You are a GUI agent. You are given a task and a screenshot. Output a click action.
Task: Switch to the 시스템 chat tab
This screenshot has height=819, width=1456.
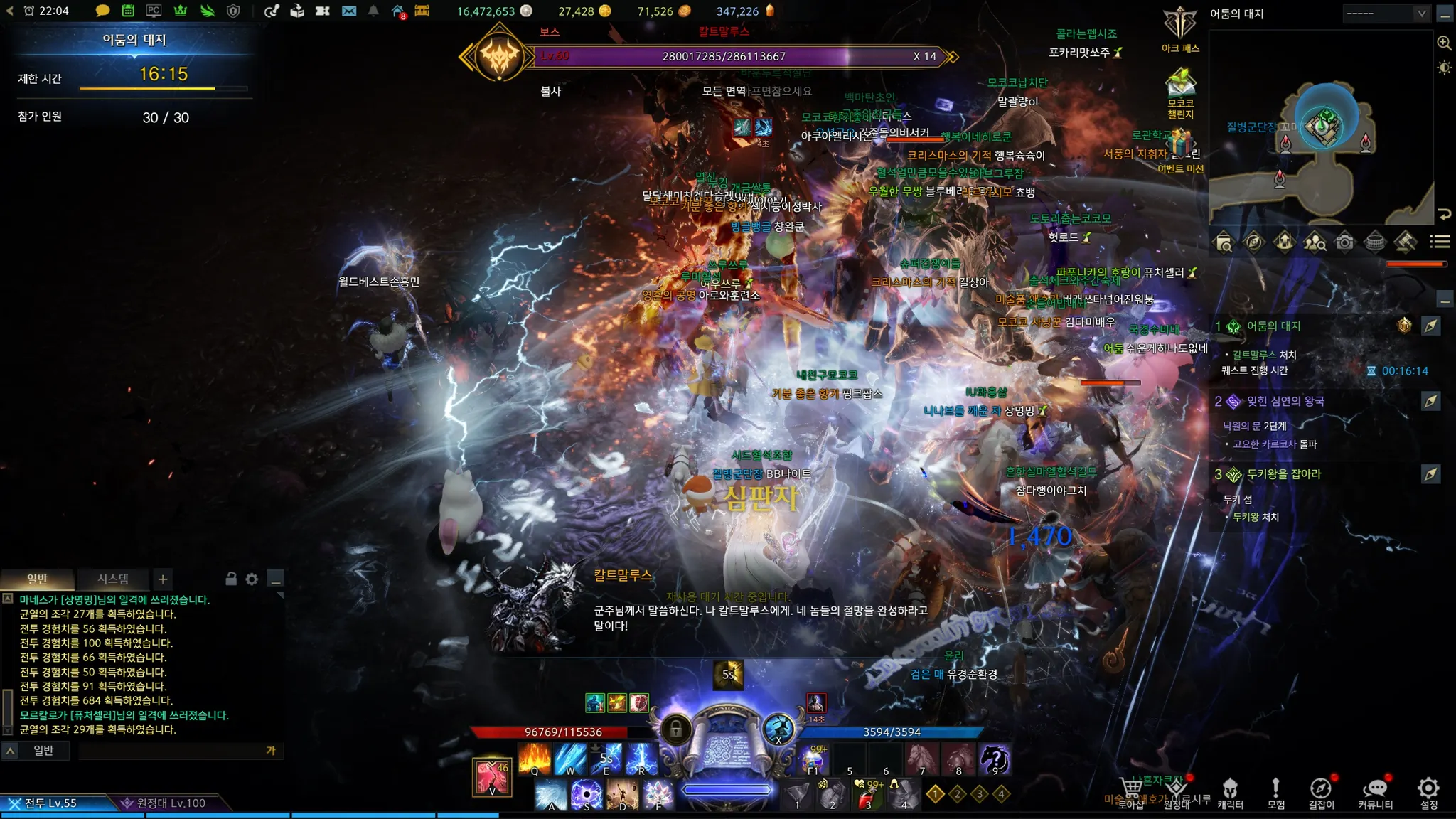[113, 579]
